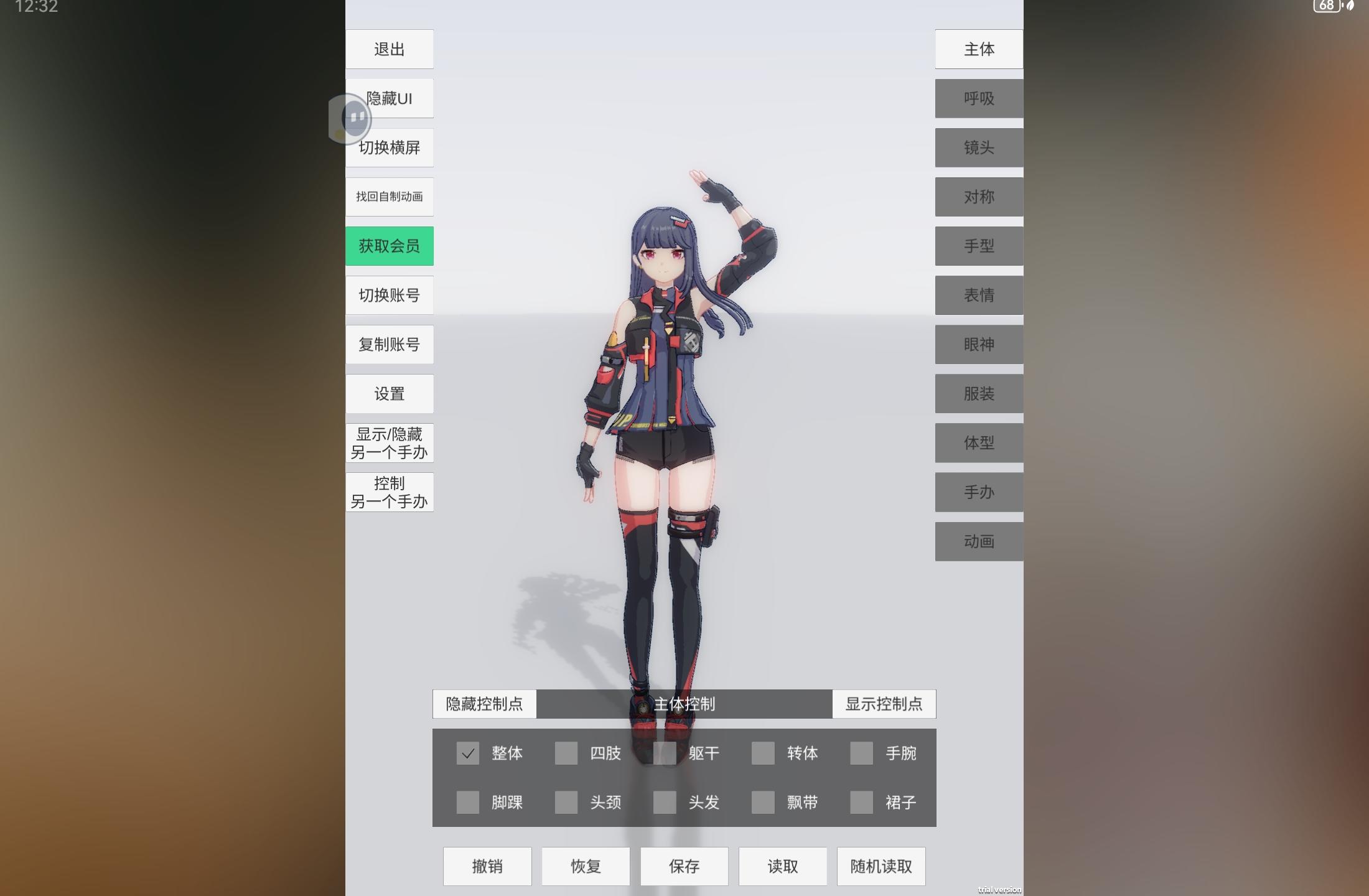1369x896 pixels.
Task: Toggle 显示/隐藏另一个手办 visibility
Action: [x=390, y=442]
